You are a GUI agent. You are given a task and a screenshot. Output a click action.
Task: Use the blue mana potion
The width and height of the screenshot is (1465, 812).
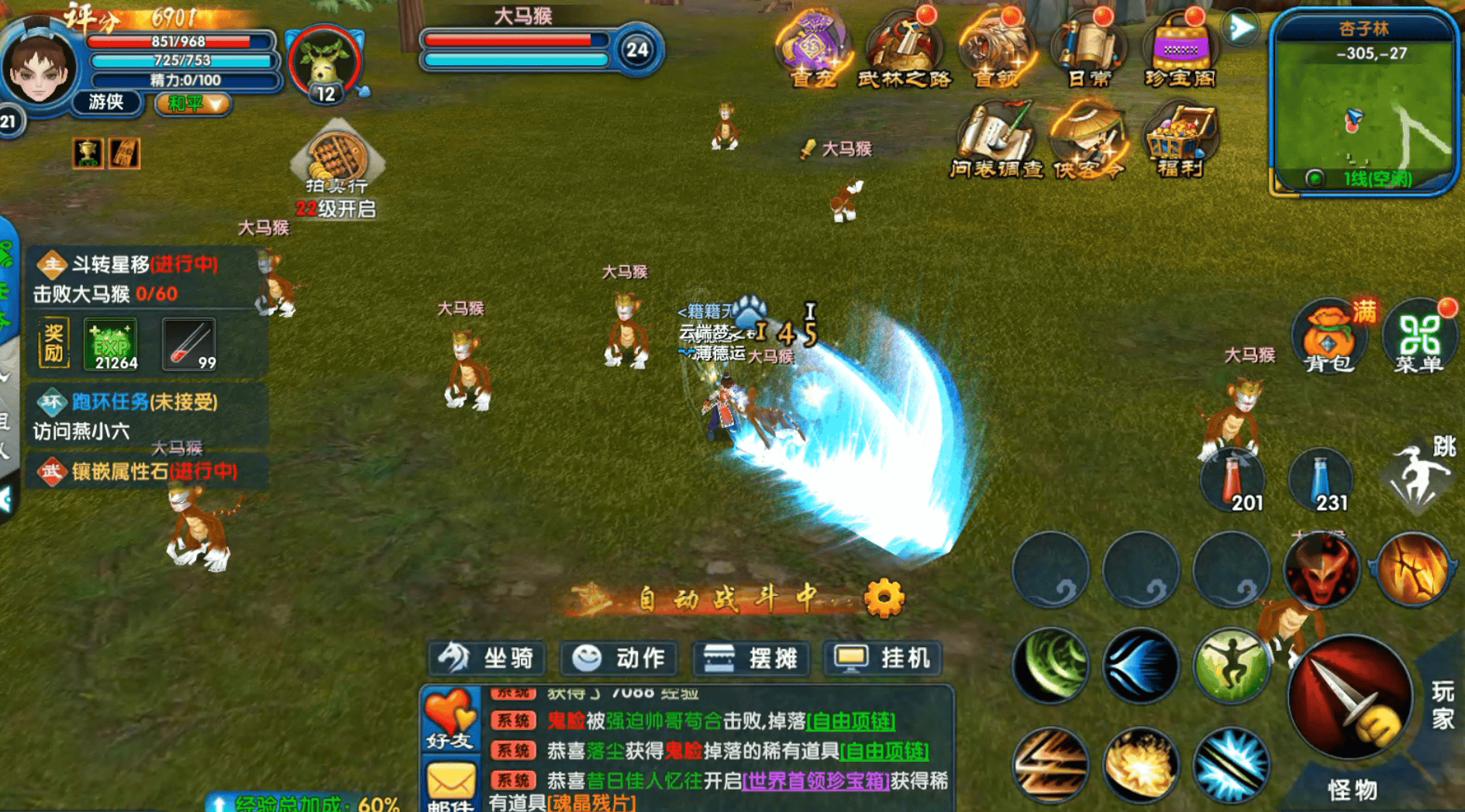click(1322, 480)
